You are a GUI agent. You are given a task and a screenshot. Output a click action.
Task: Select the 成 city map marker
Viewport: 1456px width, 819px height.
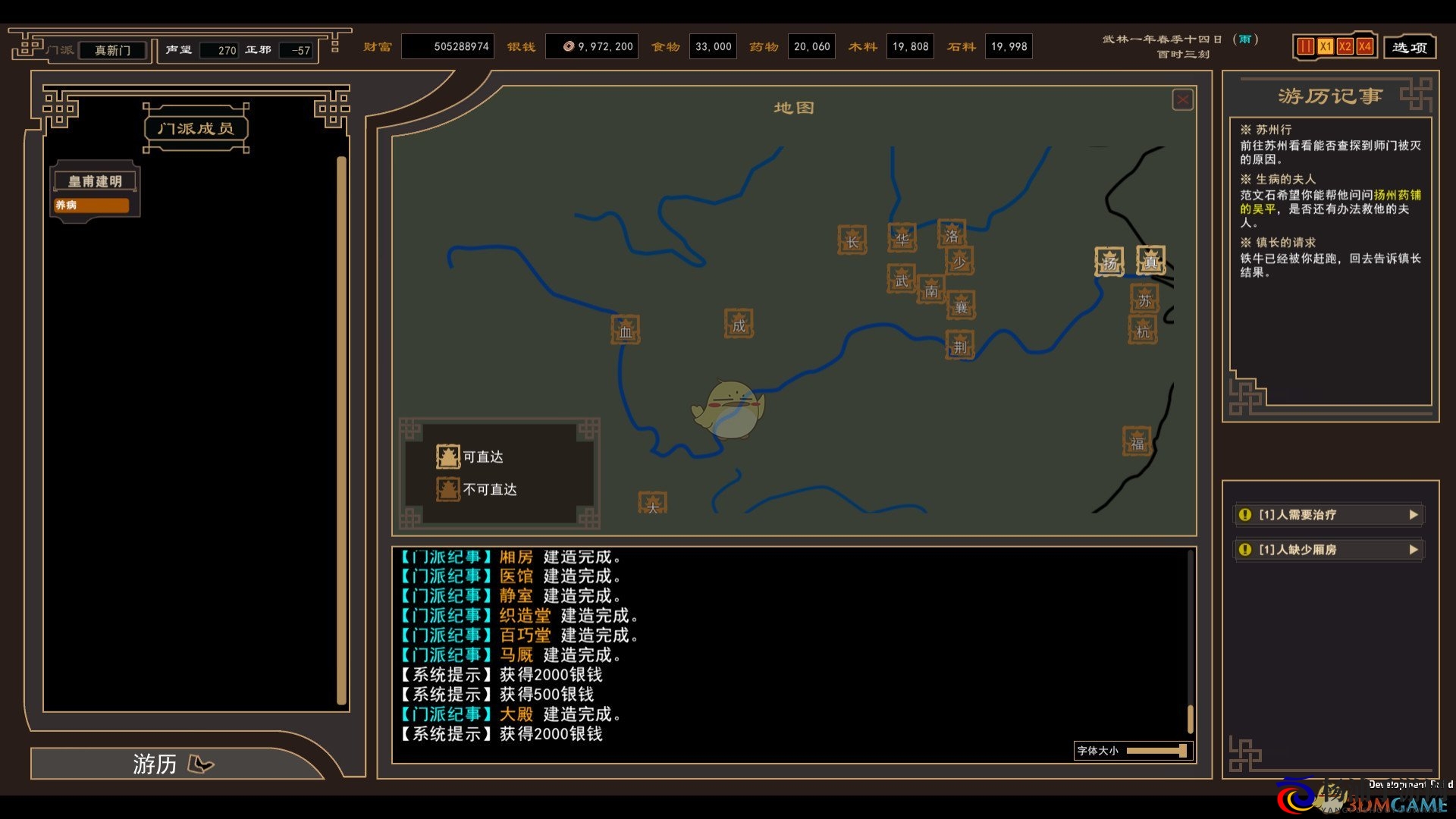[x=739, y=325]
